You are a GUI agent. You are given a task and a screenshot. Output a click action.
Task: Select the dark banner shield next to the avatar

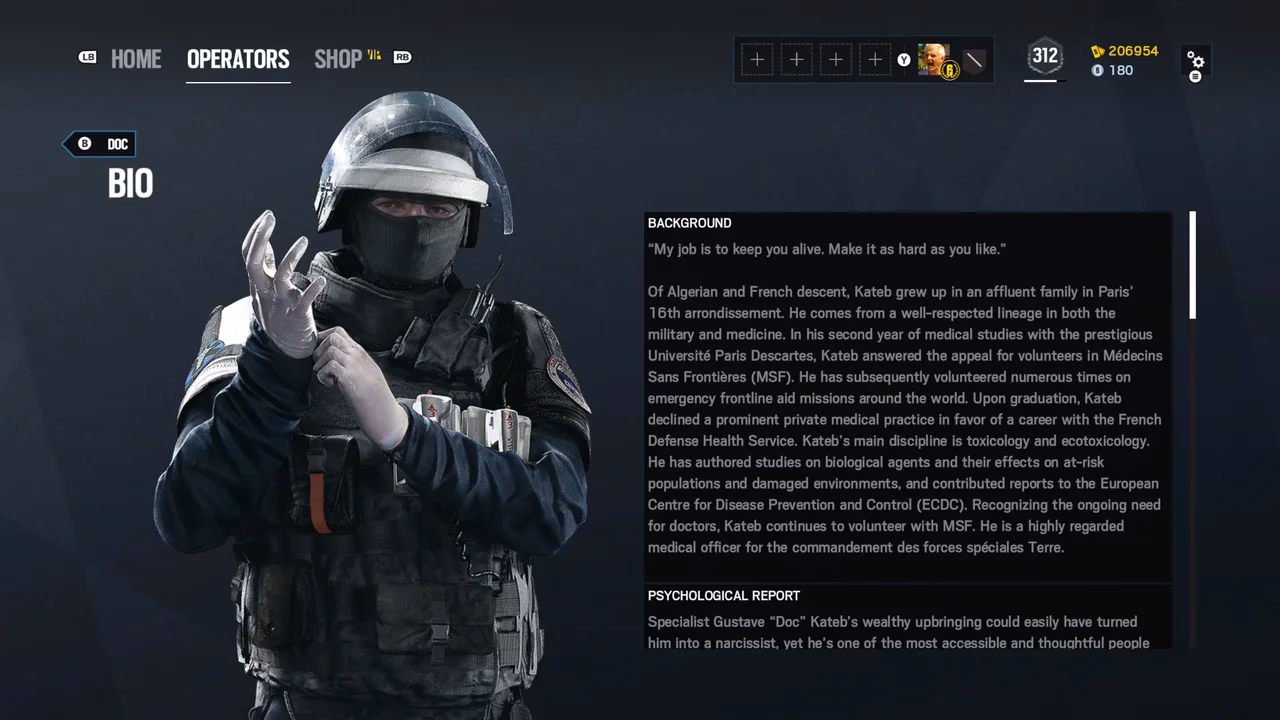(x=973, y=60)
